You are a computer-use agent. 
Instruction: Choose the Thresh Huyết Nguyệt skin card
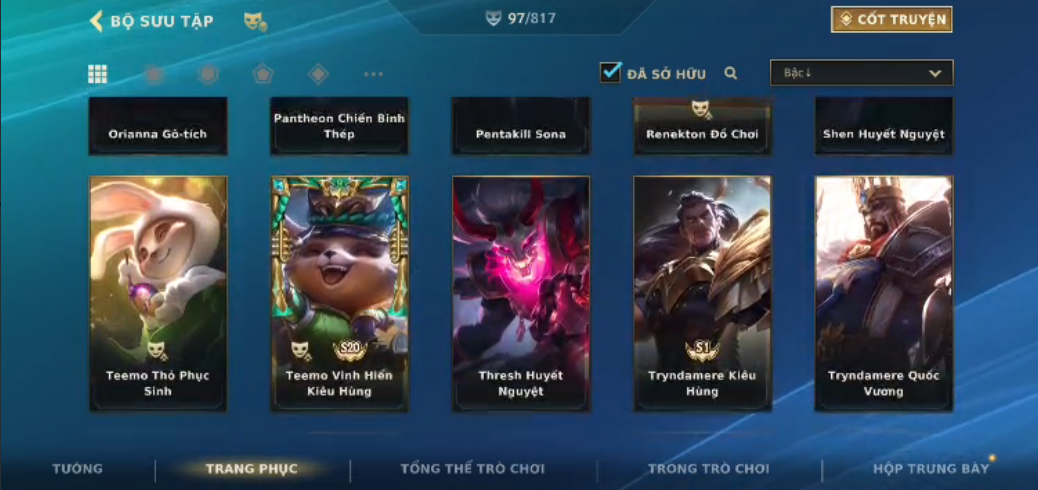tap(521, 293)
